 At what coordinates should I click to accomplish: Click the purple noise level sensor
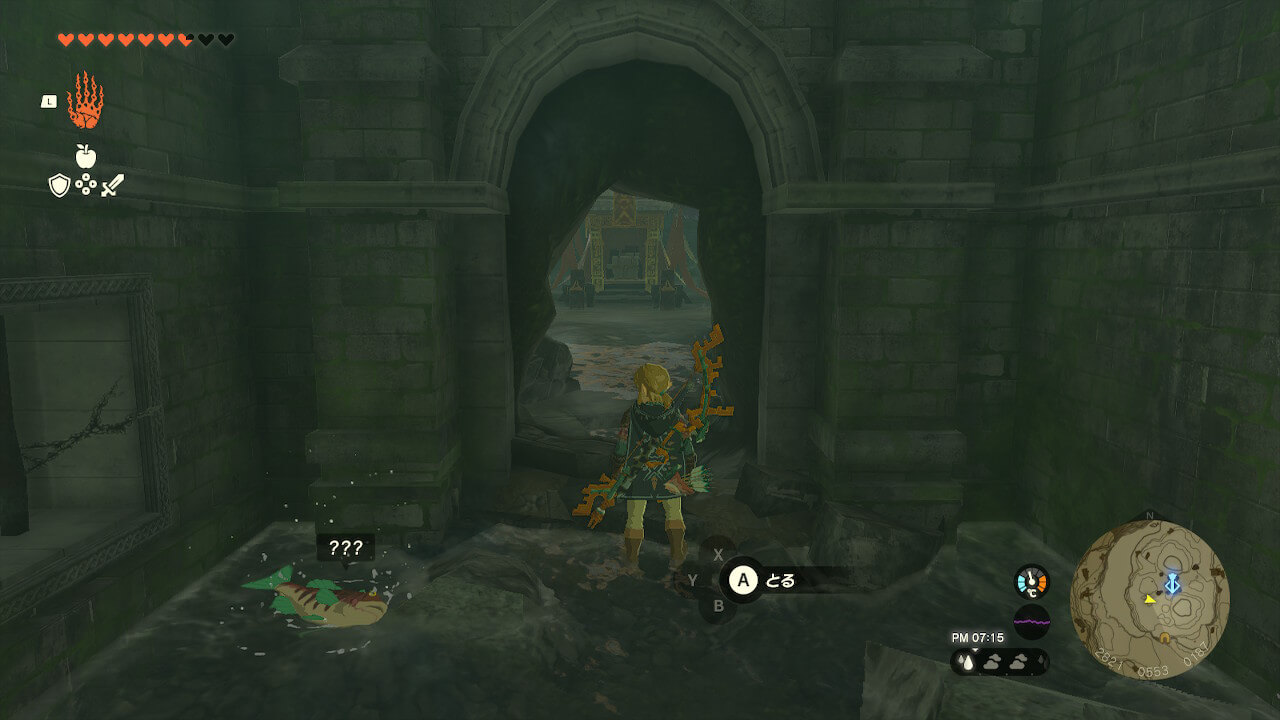[1031, 621]
